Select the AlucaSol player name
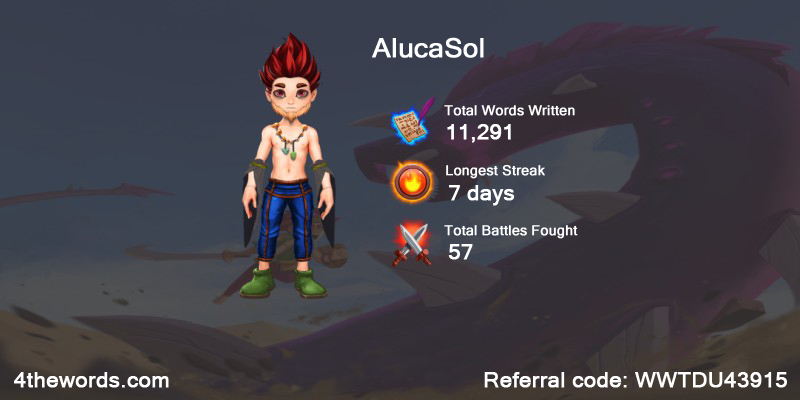The image size is (800, 400). click(427, 50)
